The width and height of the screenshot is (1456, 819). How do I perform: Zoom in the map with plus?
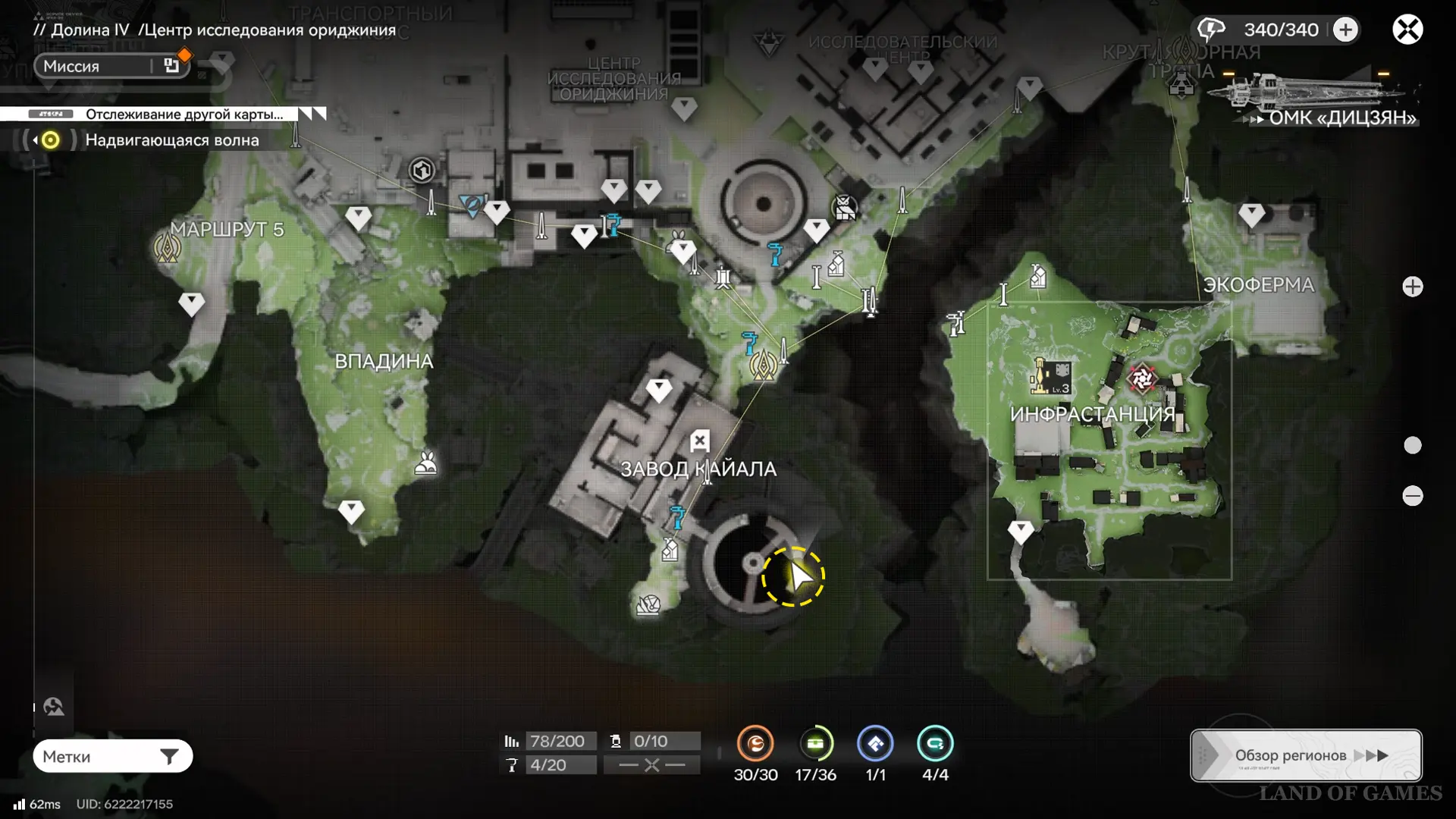(x=1412, y=287)
